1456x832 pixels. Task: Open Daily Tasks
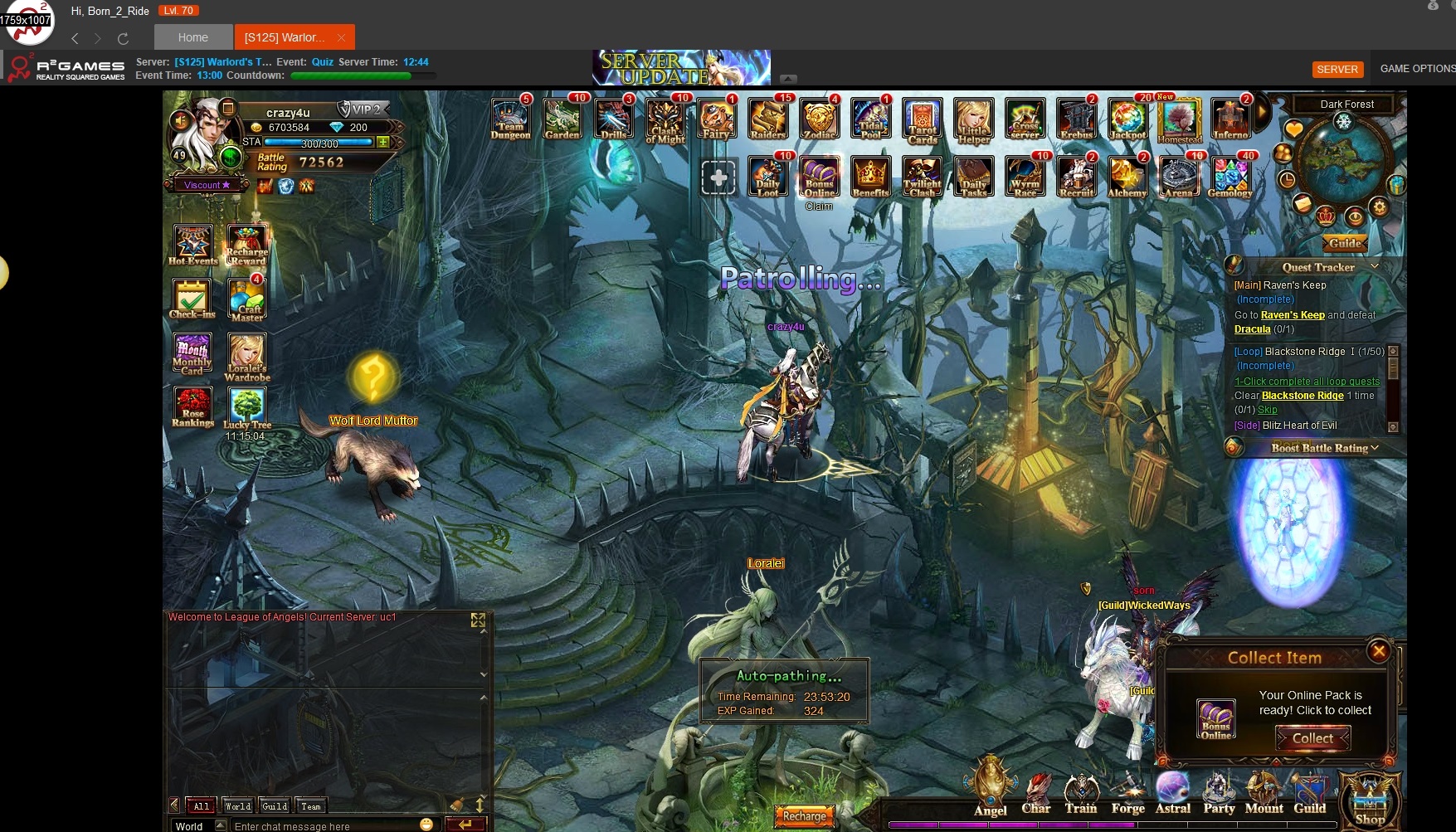[x=974, y=178]
